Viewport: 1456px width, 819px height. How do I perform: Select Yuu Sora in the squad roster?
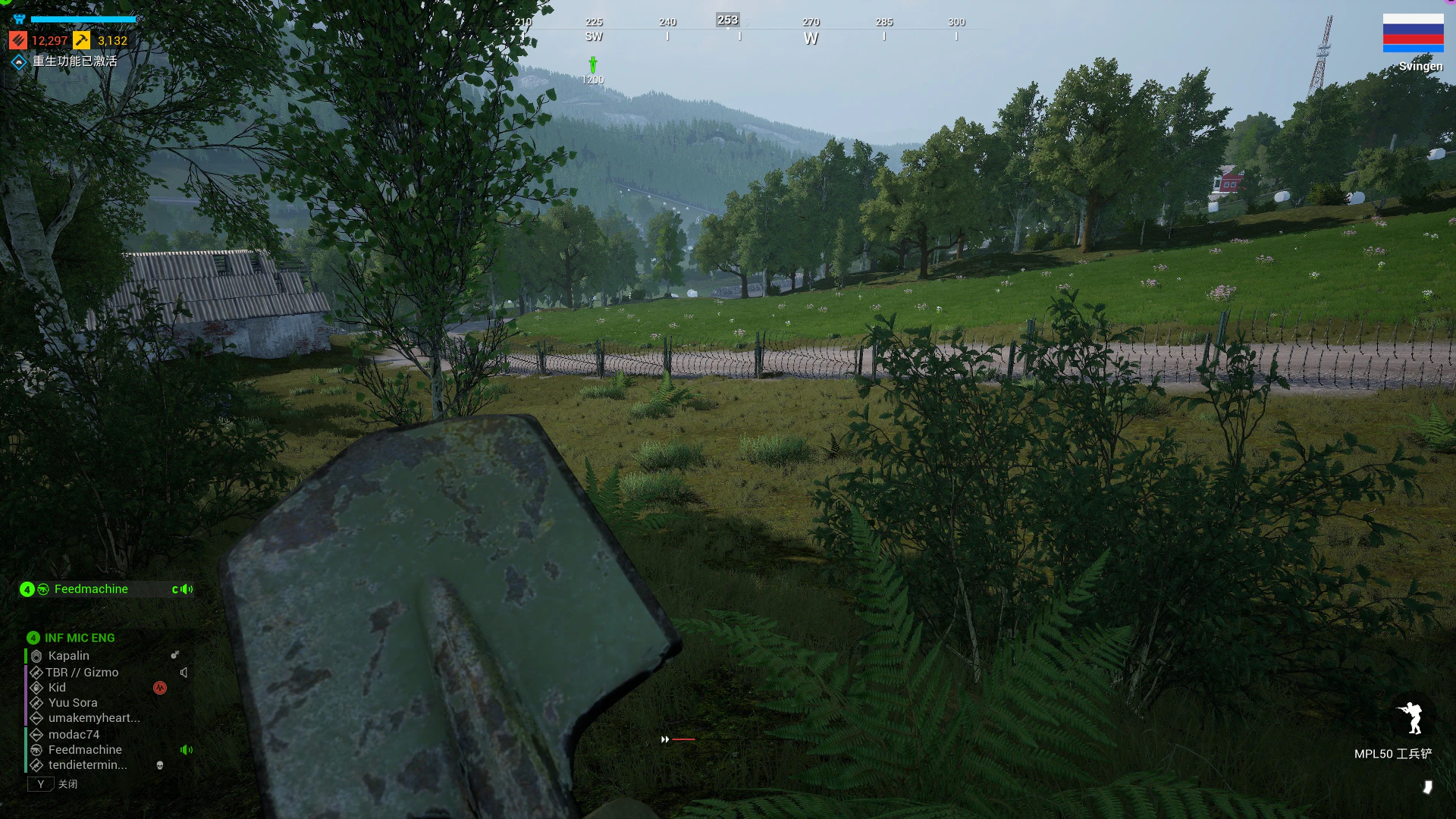tap(73, 703)
